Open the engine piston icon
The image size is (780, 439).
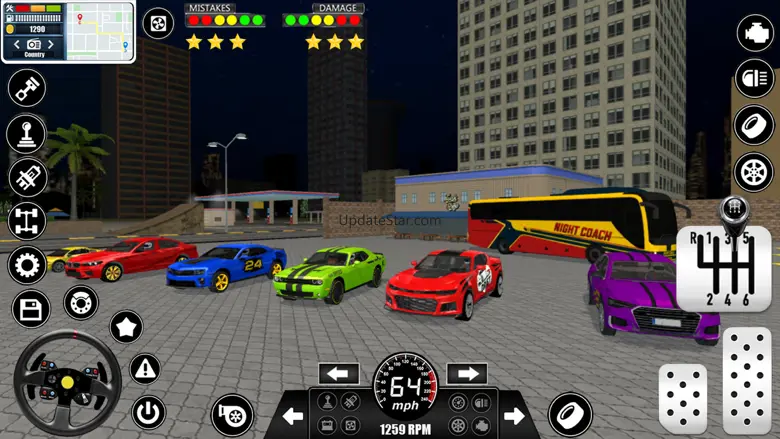27,88
